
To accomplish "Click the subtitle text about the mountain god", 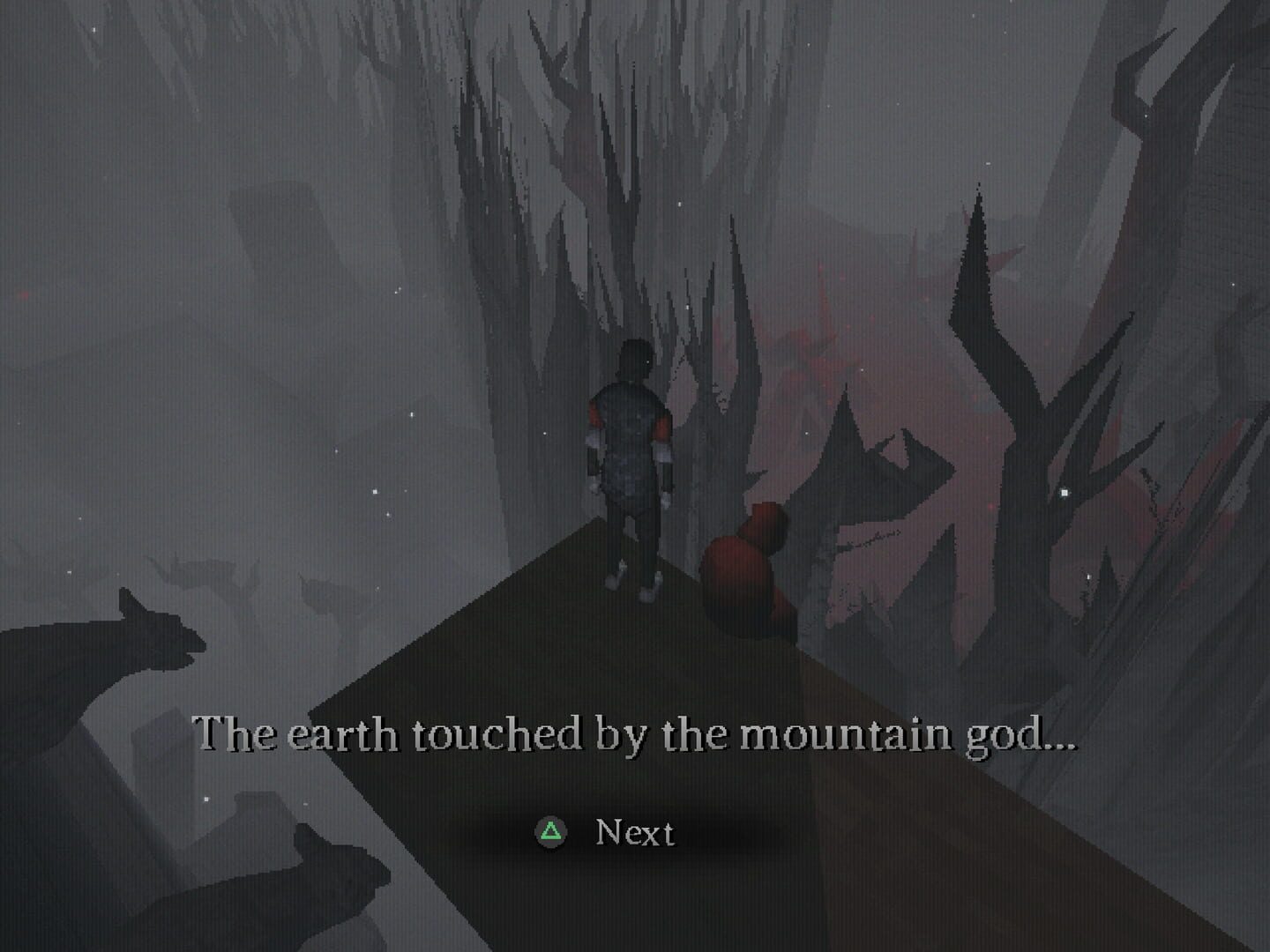I will tap(635, 736).
